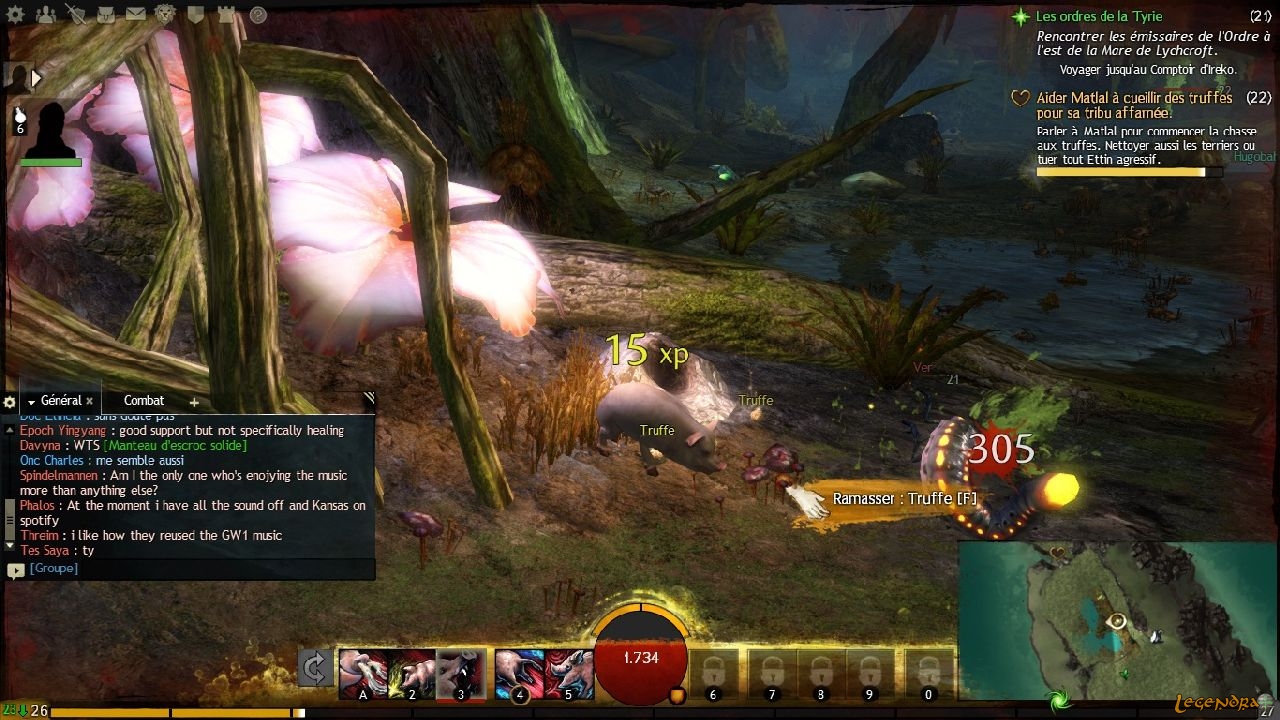Open the World vs World castle icon

click(226, 14)
